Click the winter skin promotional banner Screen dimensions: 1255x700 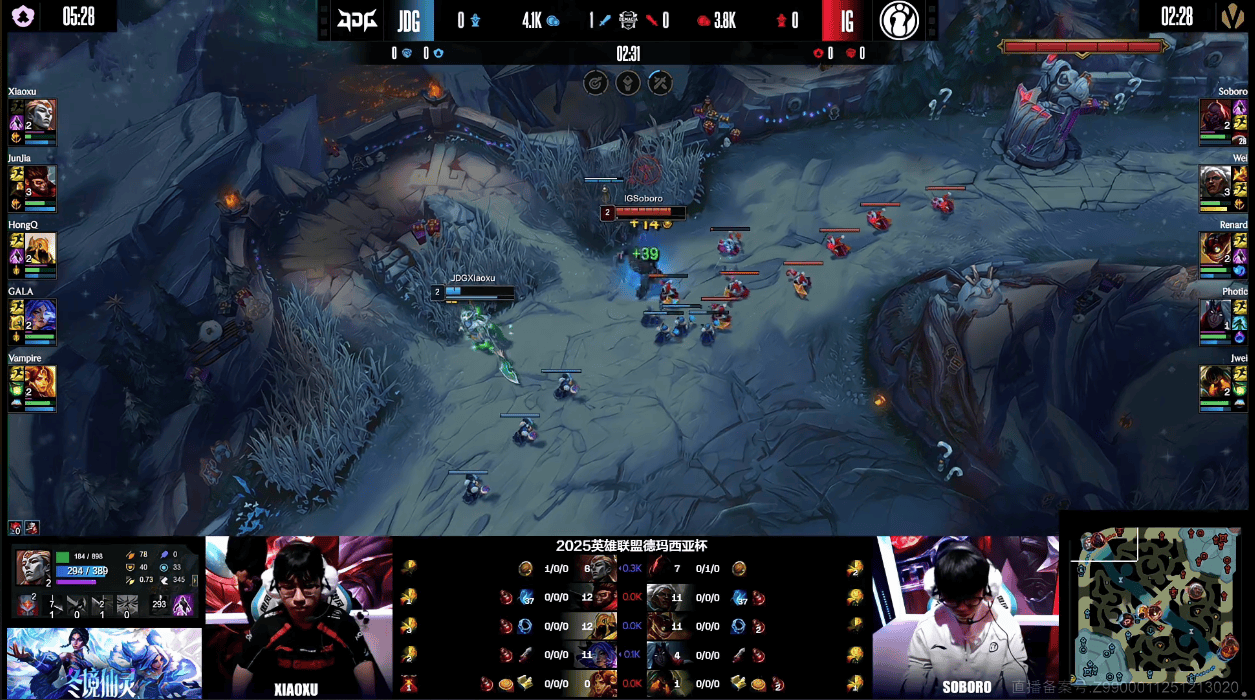(104, 662)
